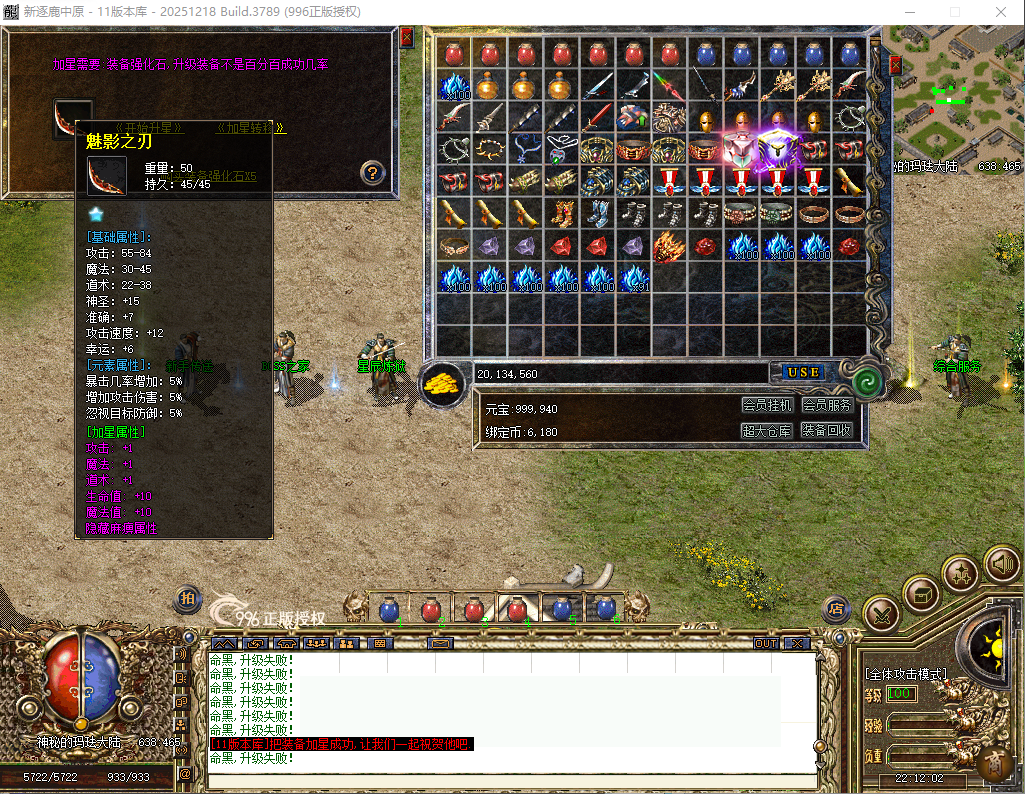Open the 店 shop round button
The width and height of the screenshot is (1025, 794).
pos(836,608)
